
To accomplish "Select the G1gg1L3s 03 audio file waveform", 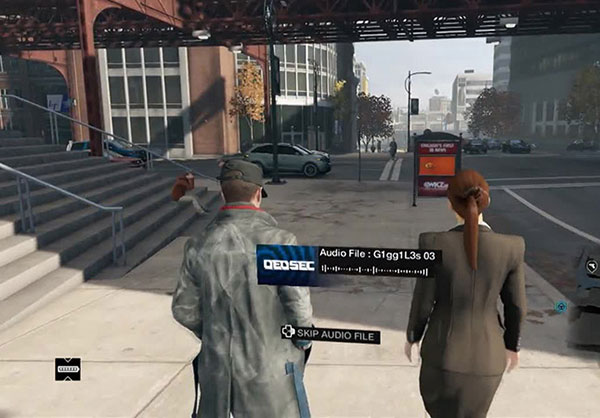I will pyautogui.click(x=377, y=270).
